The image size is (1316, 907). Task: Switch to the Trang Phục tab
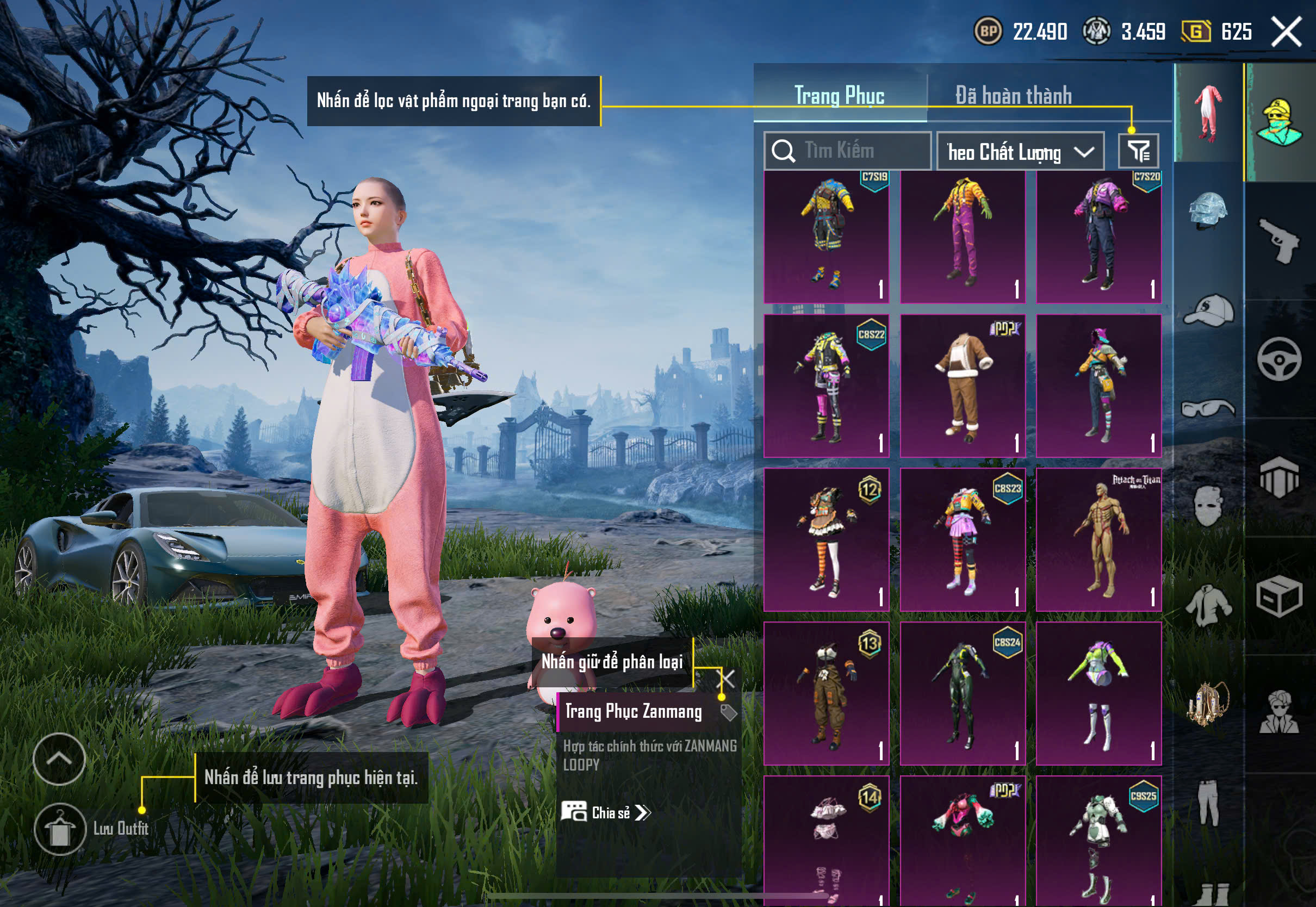(x=839, y=96)
